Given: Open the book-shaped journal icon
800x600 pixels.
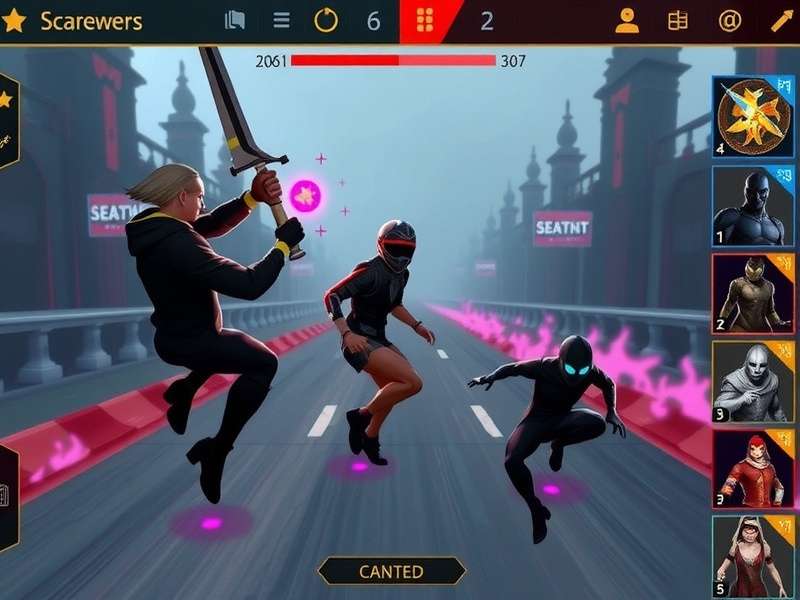Looking at the screenshot, I should (679, 21).
